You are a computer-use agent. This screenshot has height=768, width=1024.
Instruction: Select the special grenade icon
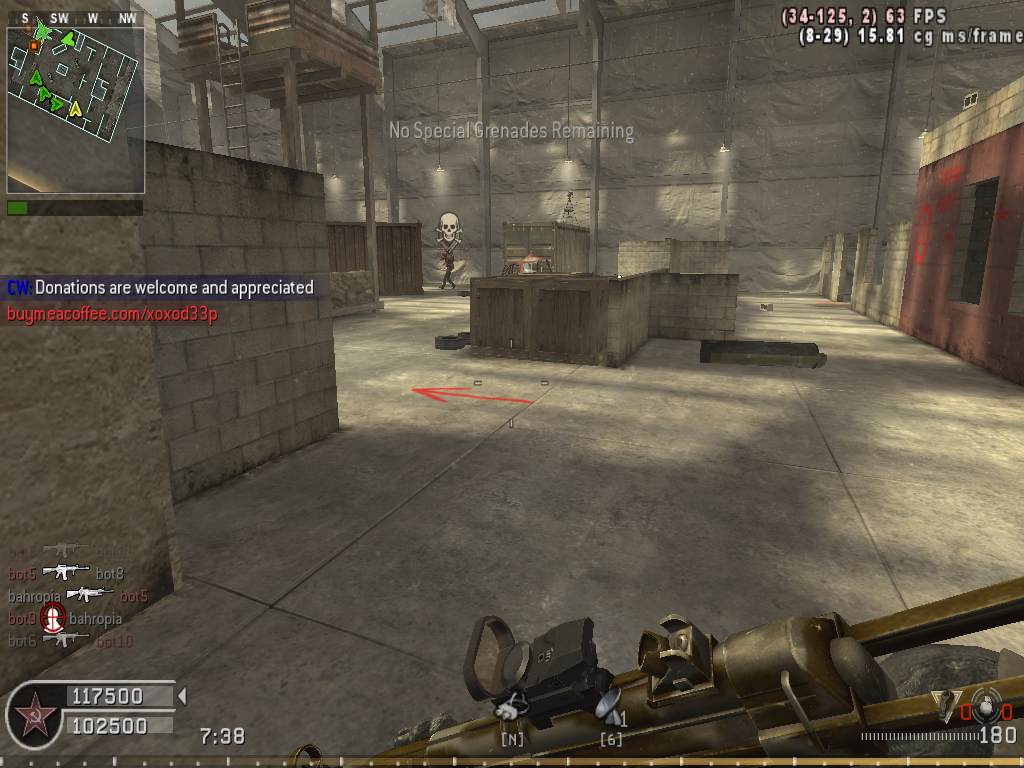(x=944, y=702)
